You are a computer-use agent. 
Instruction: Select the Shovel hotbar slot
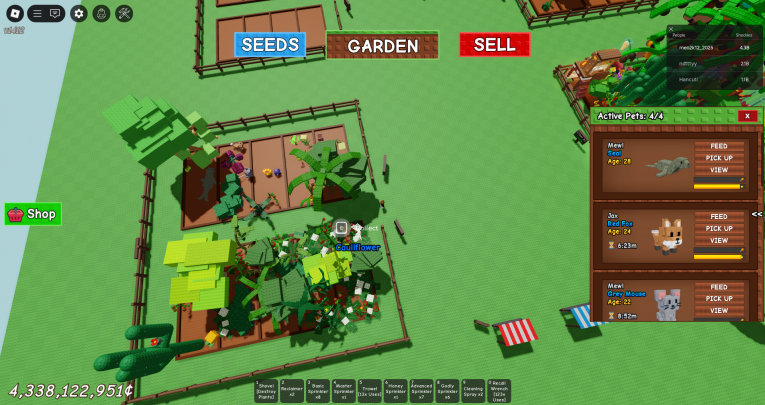click(x=267, y=390)
